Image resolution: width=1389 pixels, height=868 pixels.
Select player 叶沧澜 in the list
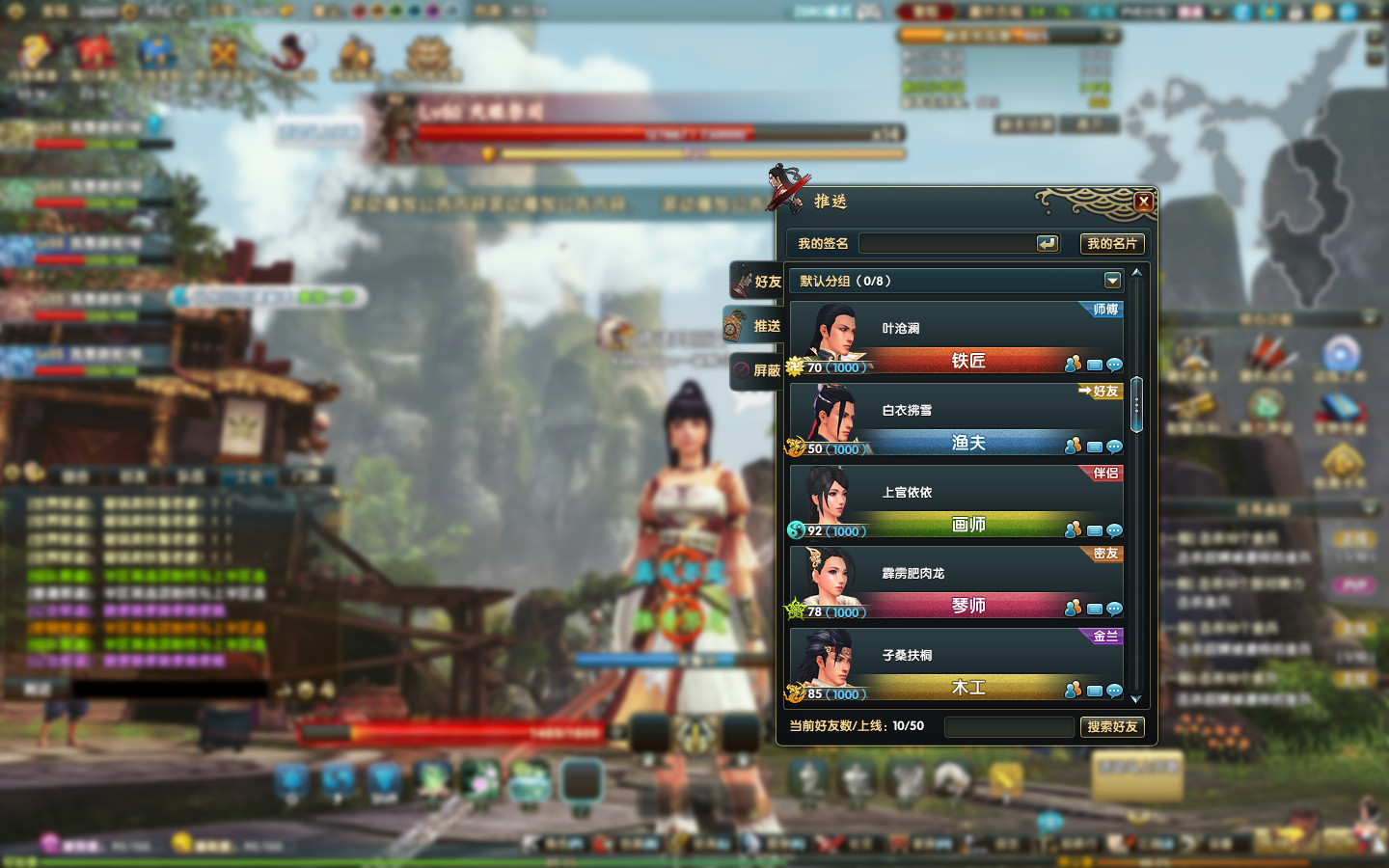coord(955,329)
